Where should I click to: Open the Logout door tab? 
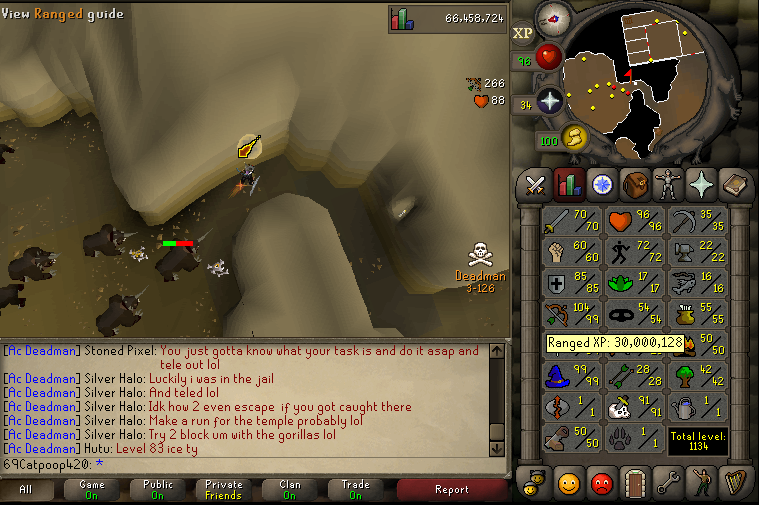(634, 485)
